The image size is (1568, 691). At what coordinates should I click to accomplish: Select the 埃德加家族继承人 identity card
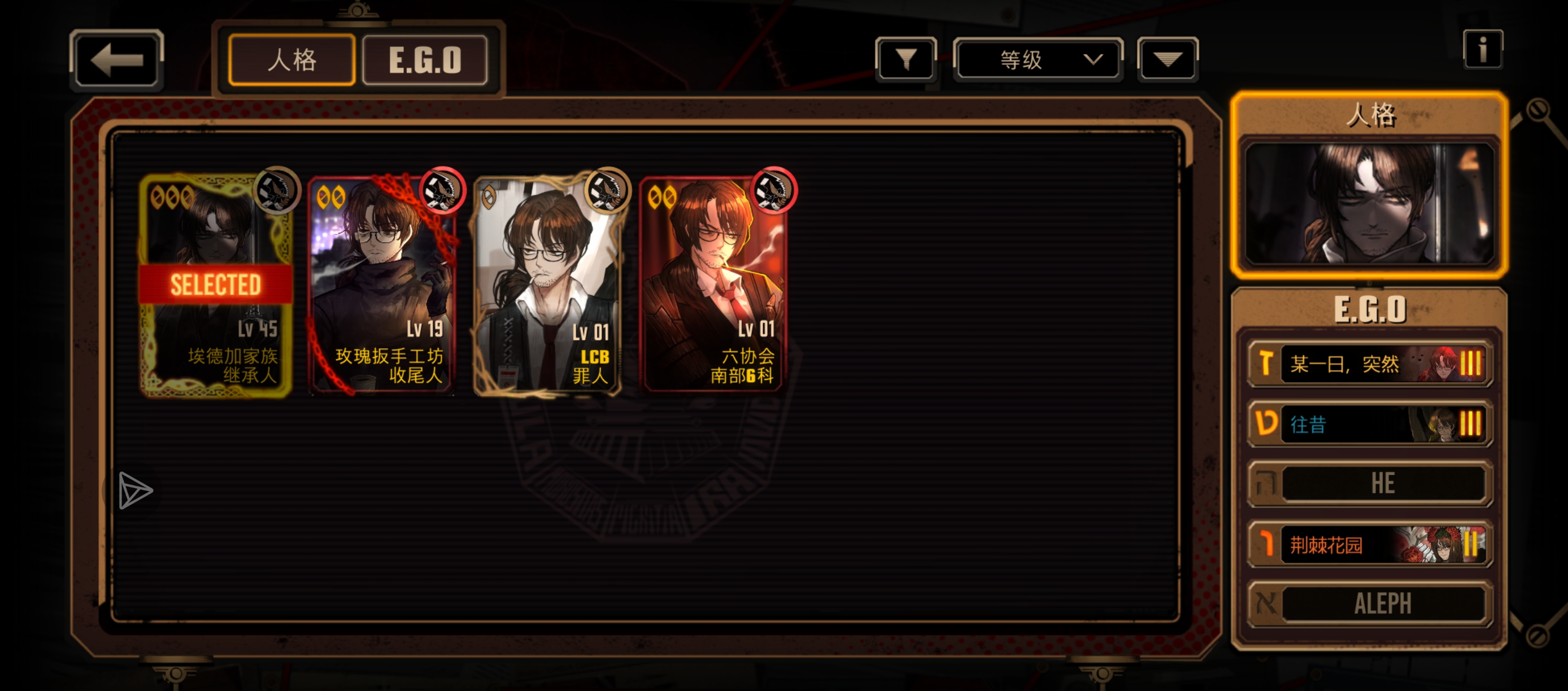click(215, 286)
